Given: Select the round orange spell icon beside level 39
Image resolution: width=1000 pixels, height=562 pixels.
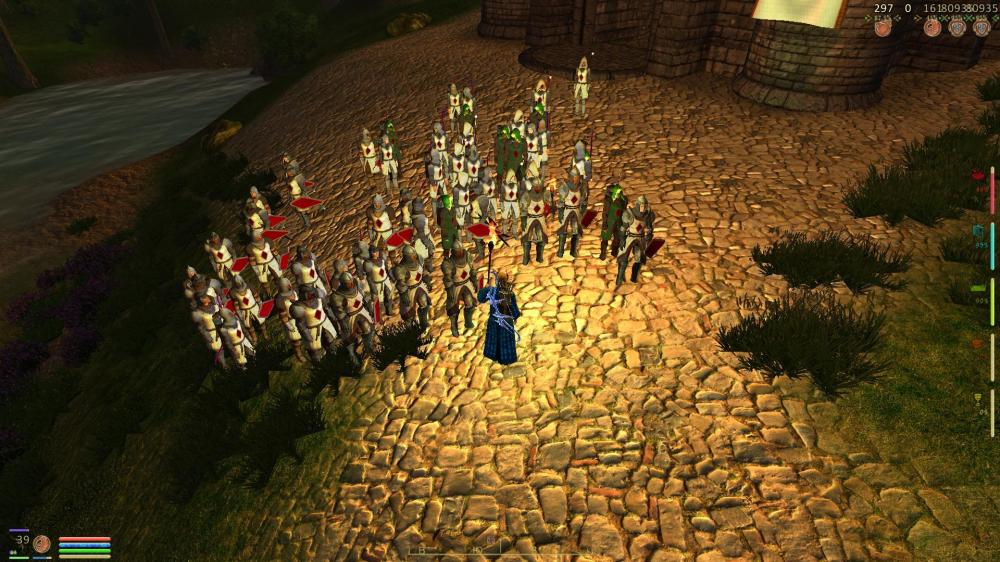Looking at the screenshot, I should 42,544.
